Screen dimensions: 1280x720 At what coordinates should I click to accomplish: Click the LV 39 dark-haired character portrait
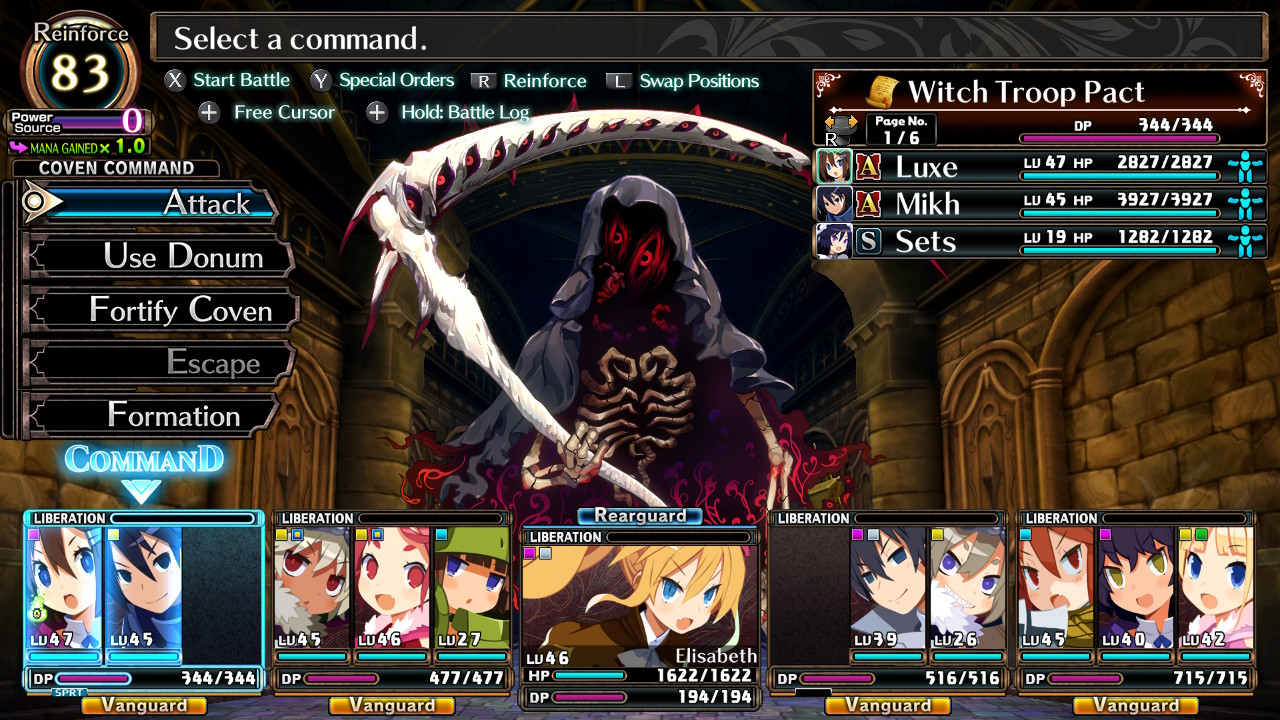887,588
